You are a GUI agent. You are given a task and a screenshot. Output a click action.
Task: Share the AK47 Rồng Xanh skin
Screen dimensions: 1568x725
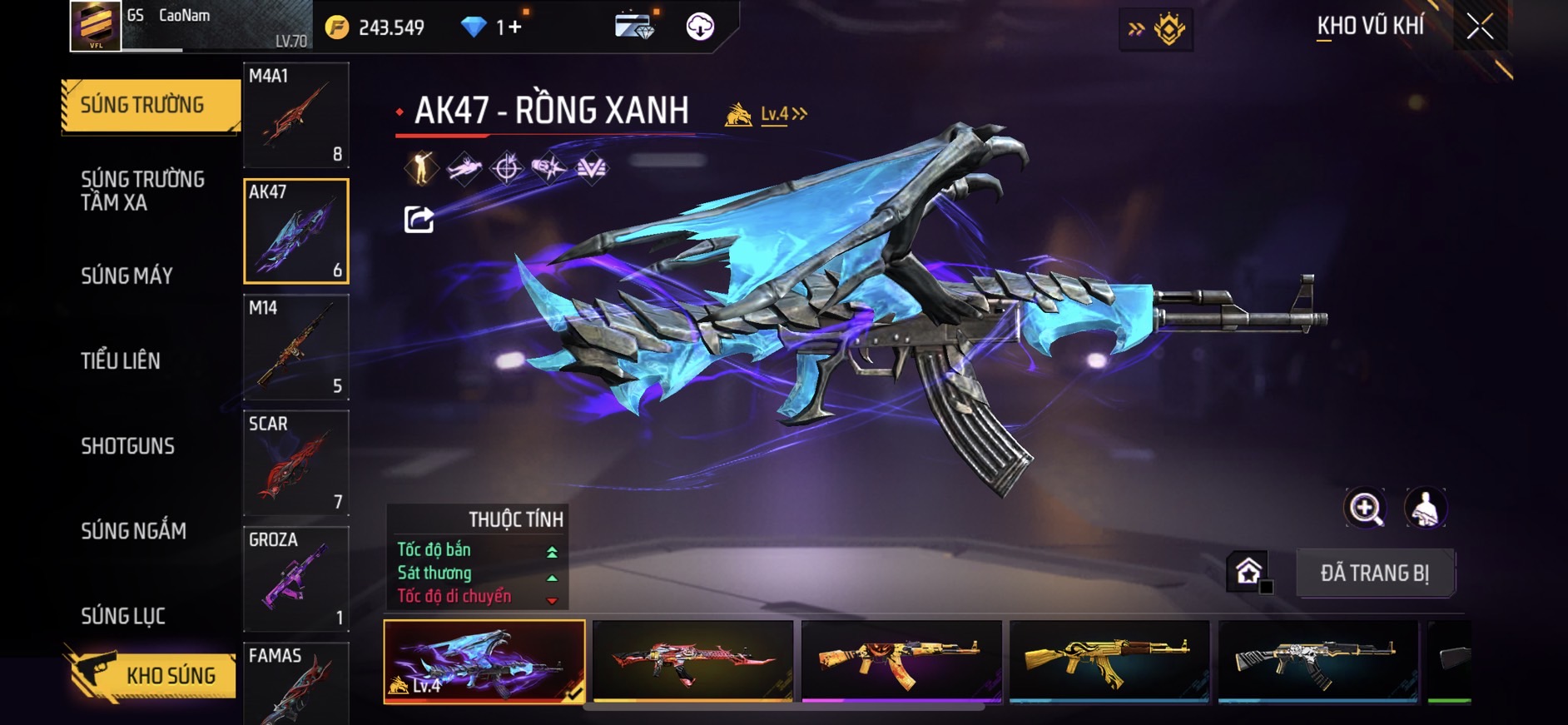(x=419, y=219)
